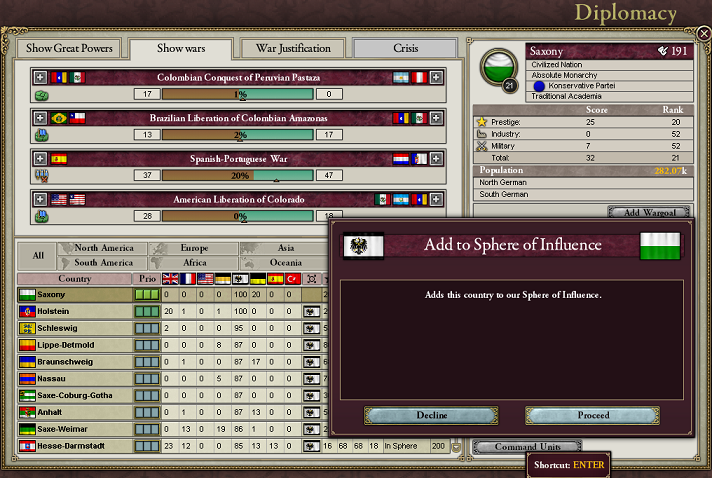Filter countries by South America
The image size is (712, 478).
point(104,262)
